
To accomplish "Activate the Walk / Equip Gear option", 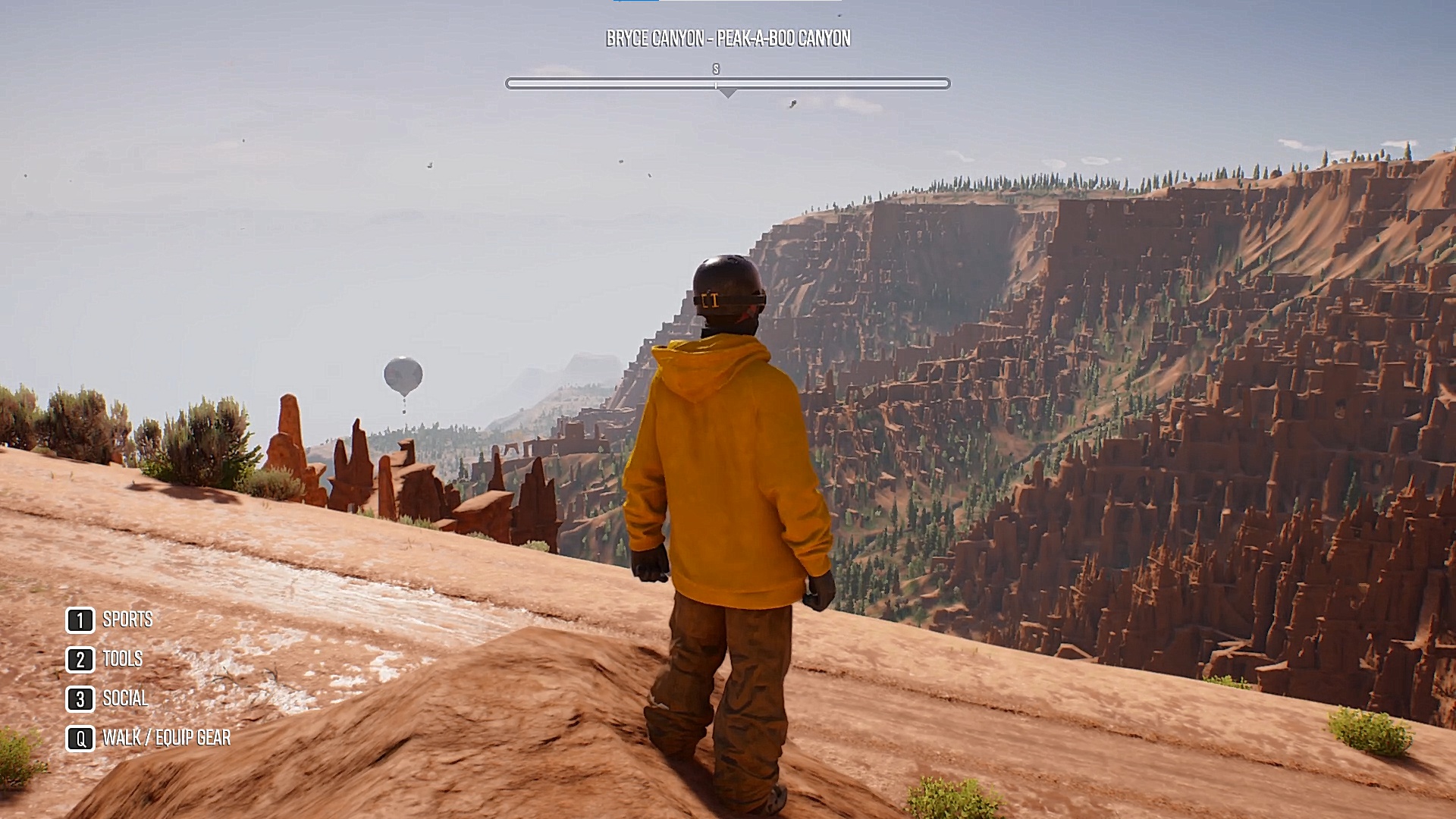I will tap(166, 739).
